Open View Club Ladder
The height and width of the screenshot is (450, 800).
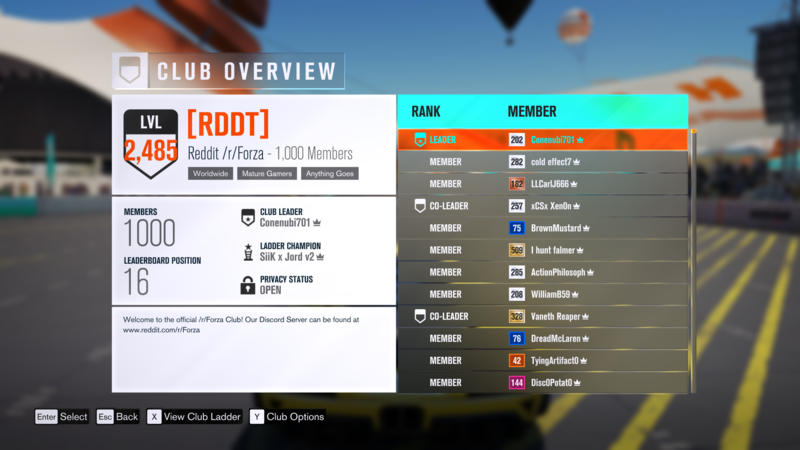coord(193,417)
